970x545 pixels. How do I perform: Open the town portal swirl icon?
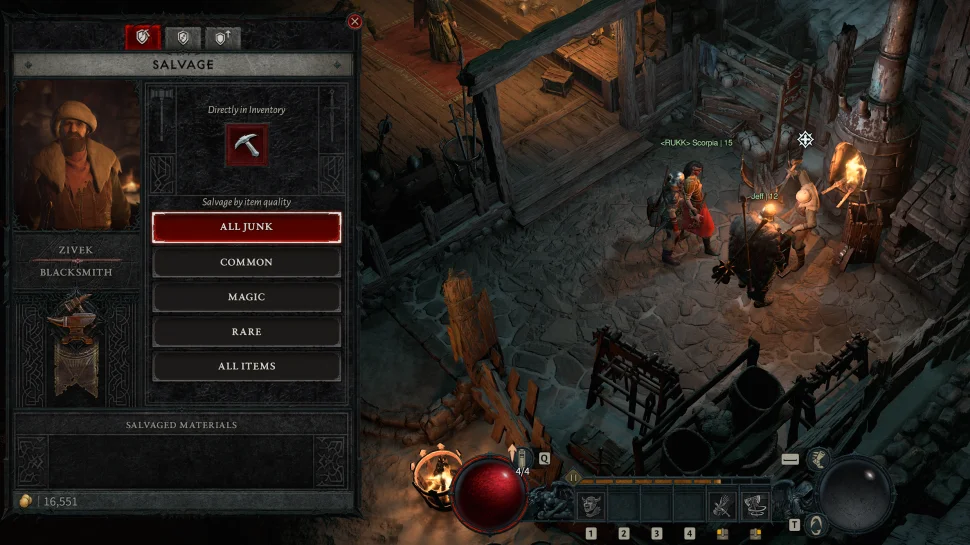pos(816,524)
